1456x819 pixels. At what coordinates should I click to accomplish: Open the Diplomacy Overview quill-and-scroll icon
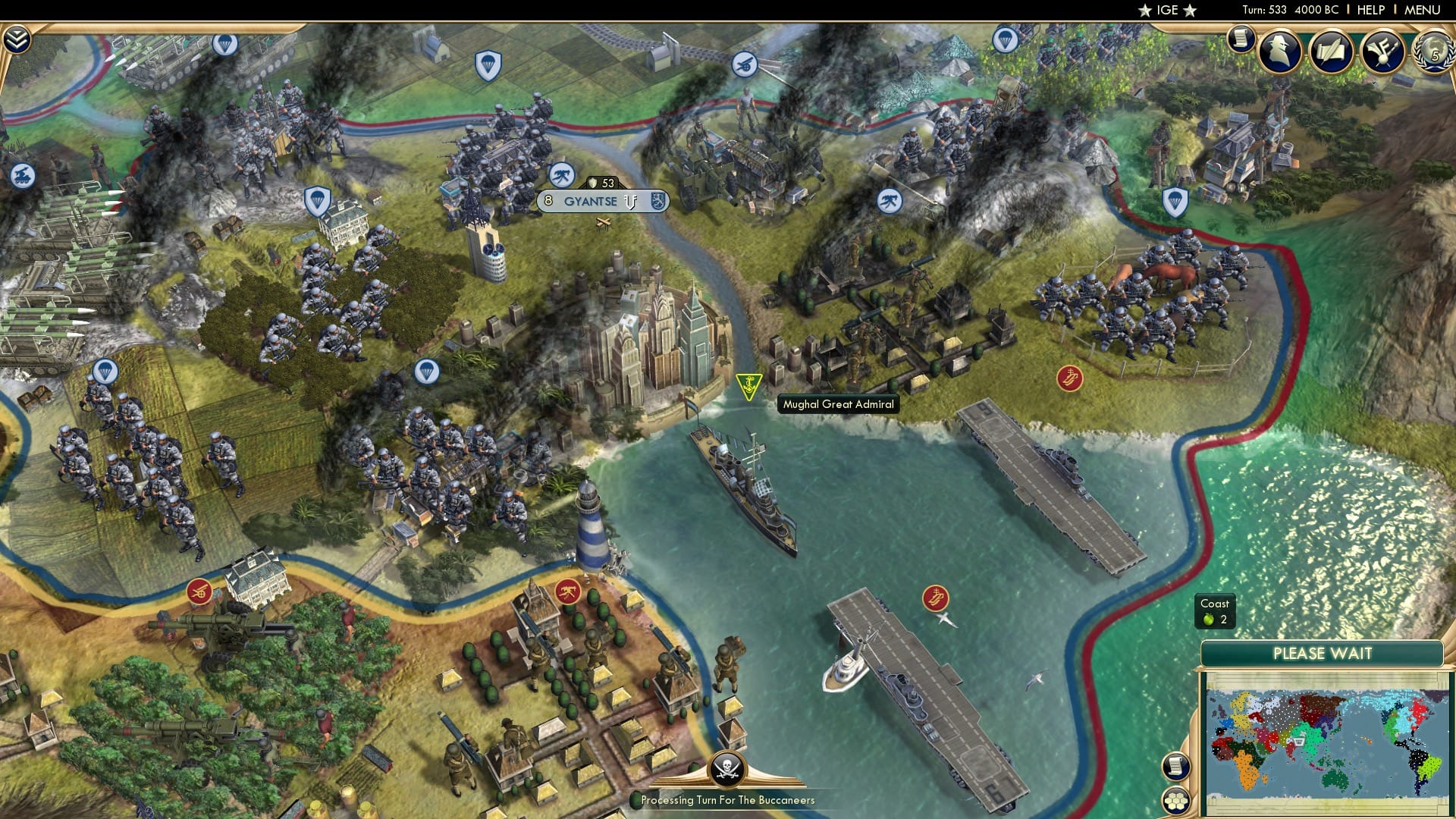pyautogui.click(x=1332, y=51)
